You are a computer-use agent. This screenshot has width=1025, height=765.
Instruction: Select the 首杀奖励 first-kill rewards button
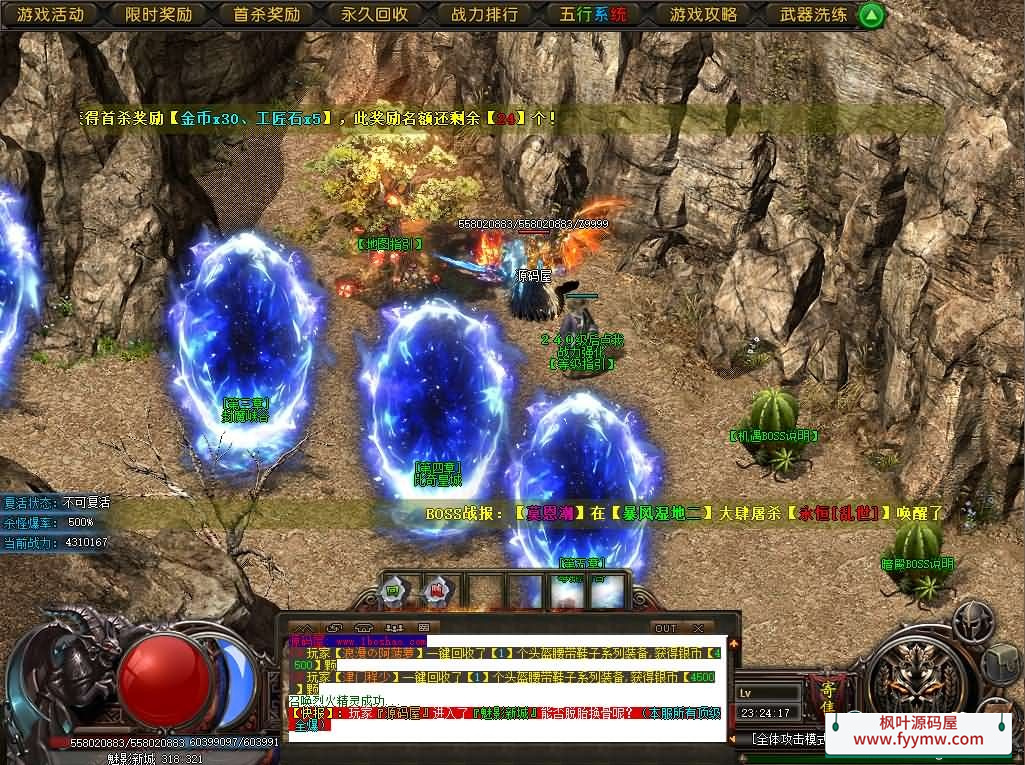tap(267, 15)
